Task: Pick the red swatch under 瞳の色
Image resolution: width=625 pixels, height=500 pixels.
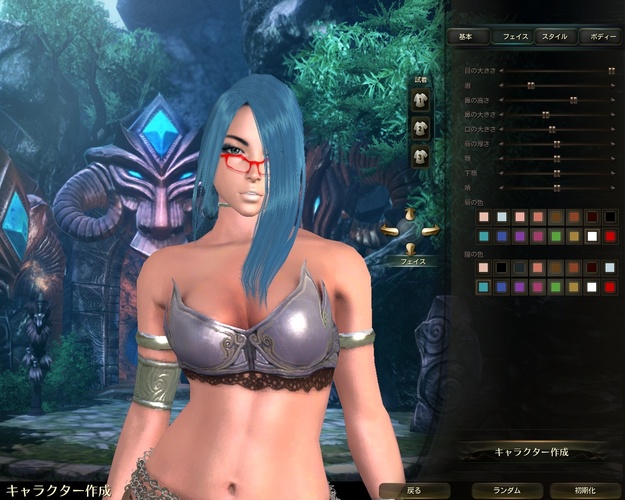Action: point(610,287)
